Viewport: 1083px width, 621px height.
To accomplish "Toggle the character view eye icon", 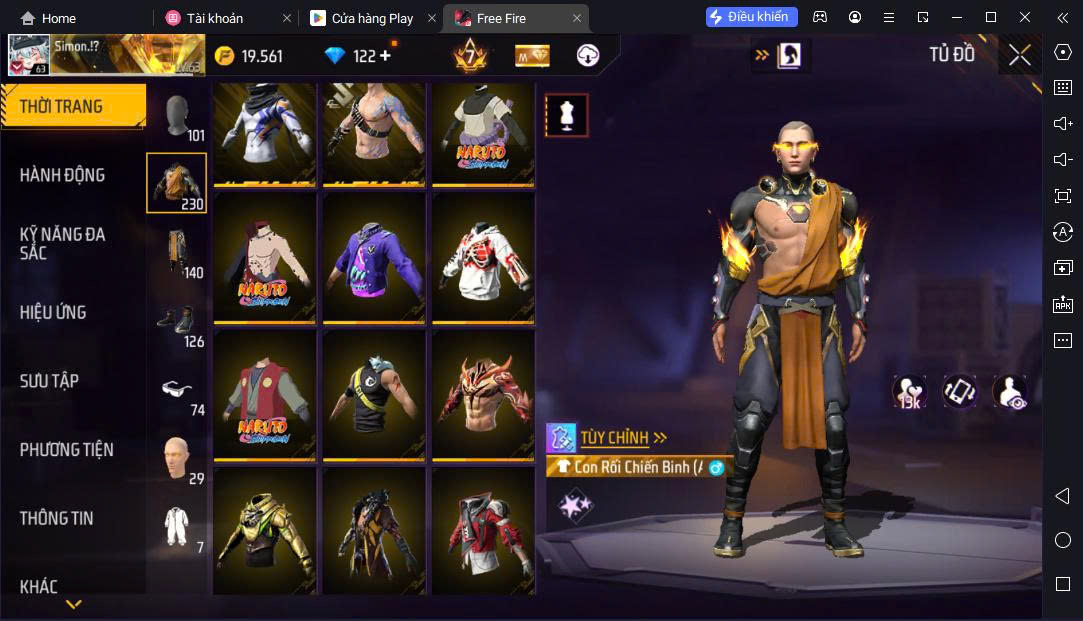I will [x=1010, y=392].
